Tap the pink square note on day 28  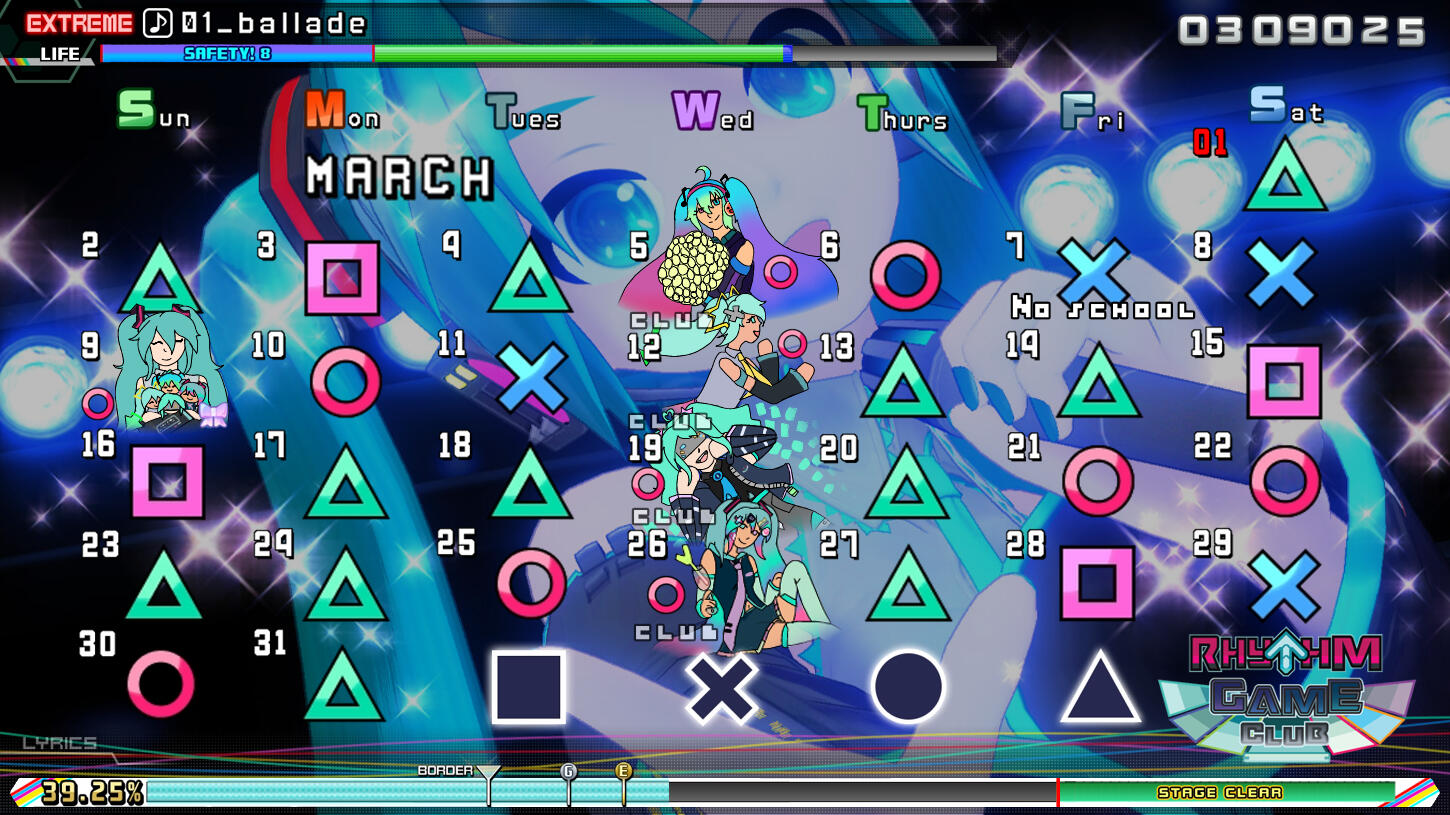[1097, 582]
